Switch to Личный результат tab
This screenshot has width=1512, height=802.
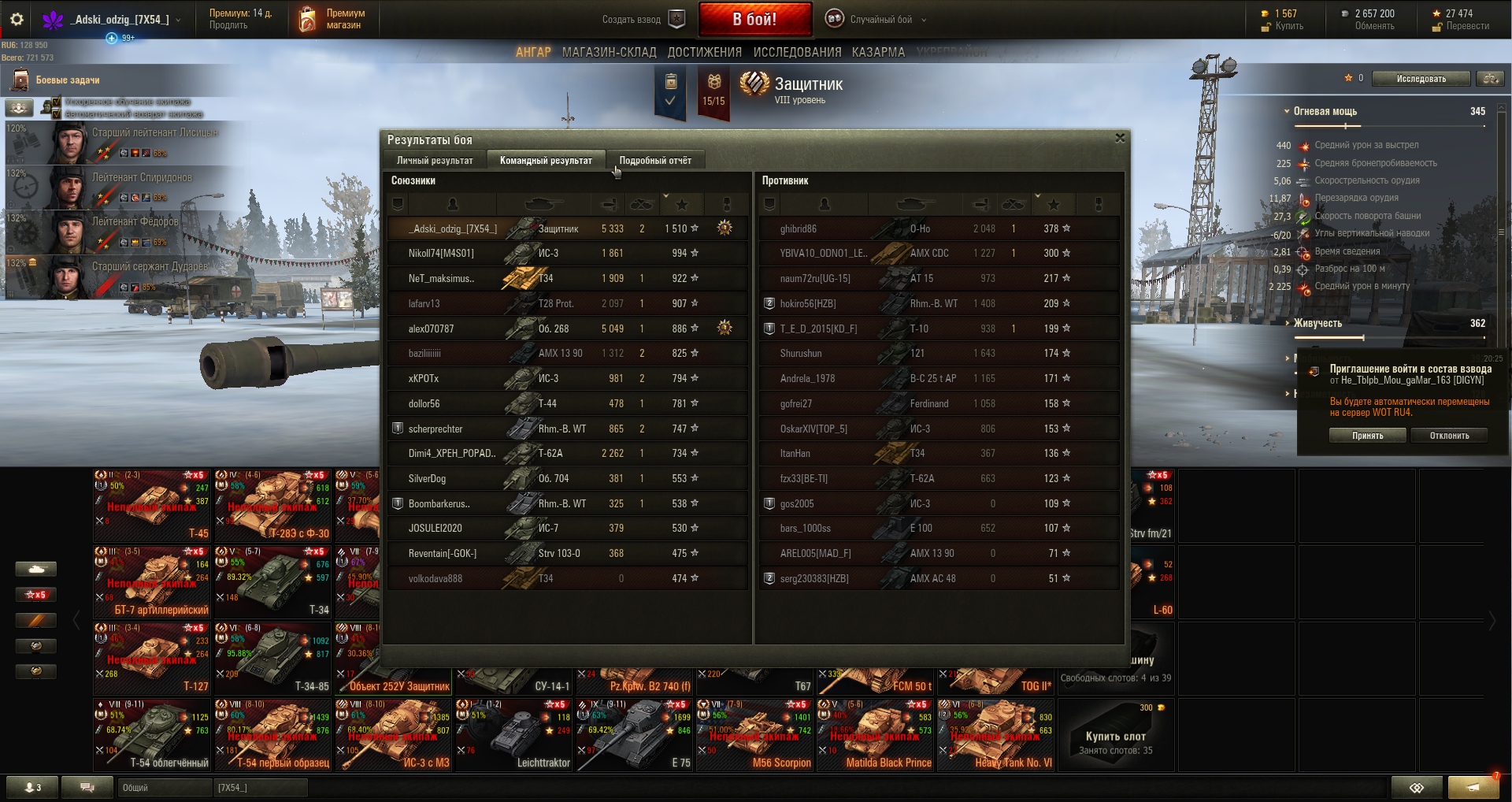coord(435,161)
